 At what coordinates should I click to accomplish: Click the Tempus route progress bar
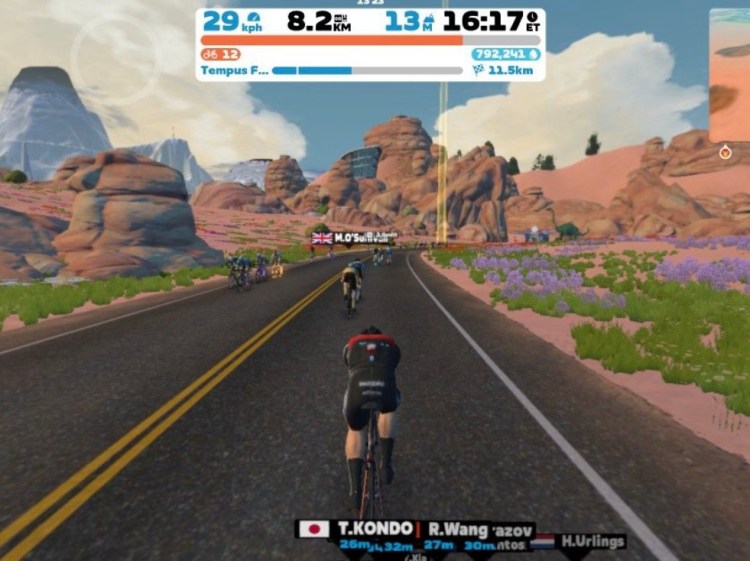[366, 71]
